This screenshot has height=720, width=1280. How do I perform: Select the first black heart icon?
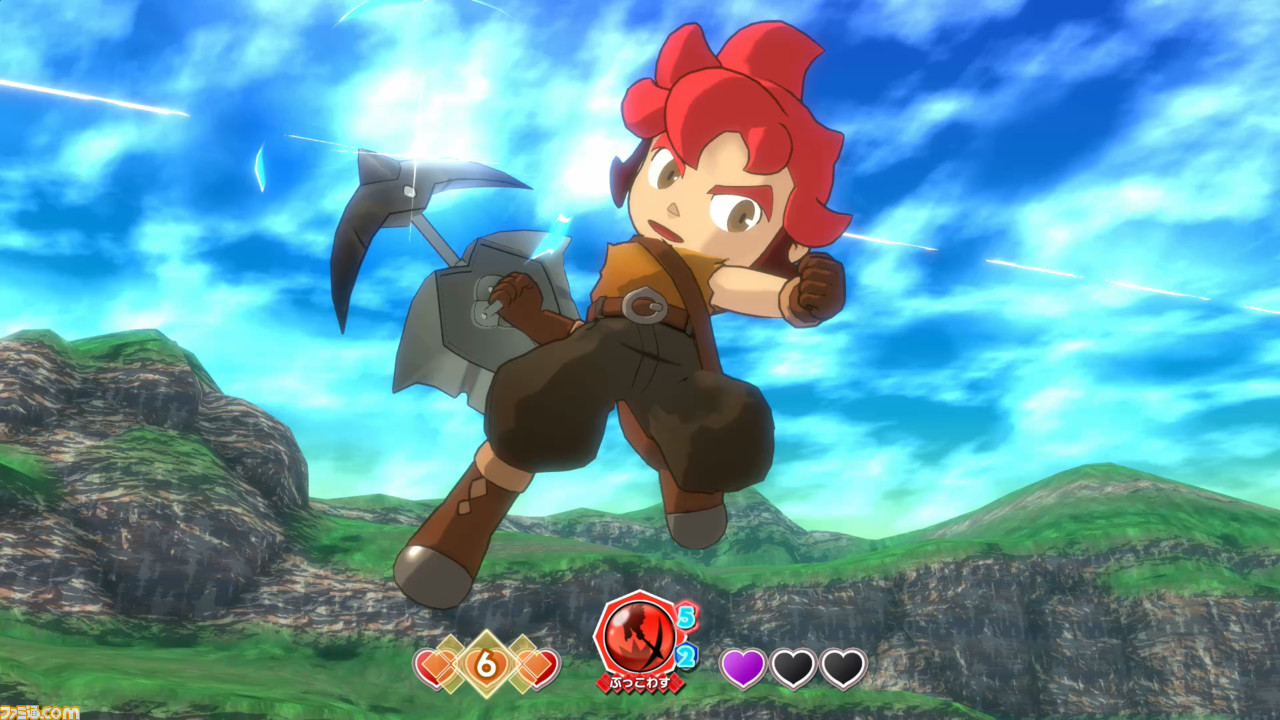coord(793,666)
